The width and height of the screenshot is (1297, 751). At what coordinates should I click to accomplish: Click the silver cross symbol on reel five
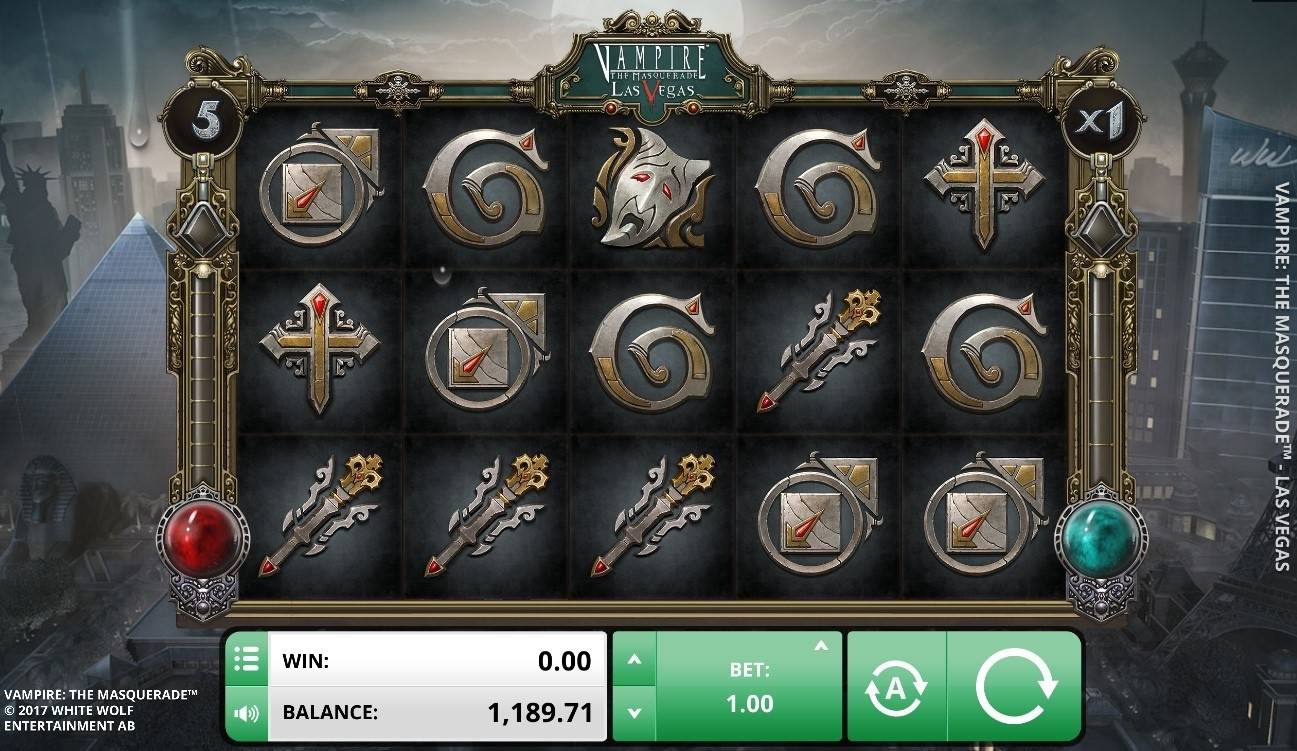tap(984, 185)
